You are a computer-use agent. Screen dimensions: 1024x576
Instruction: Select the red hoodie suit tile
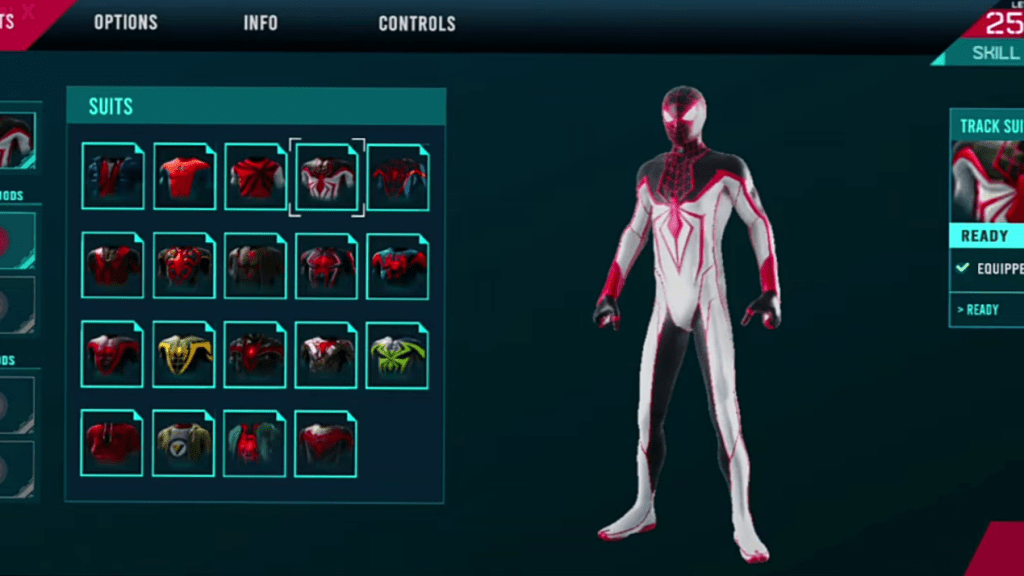[112, 442]
